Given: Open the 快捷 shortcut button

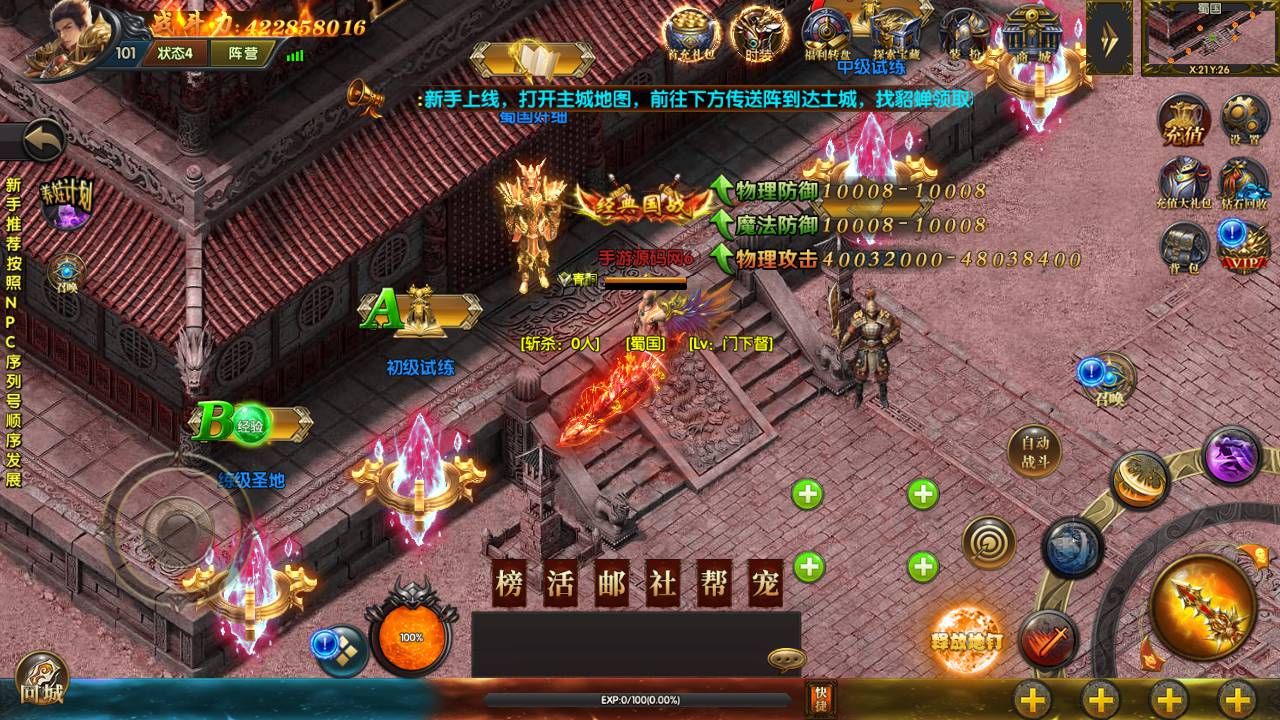Looking at the screenshot, I should pos(820,697).
